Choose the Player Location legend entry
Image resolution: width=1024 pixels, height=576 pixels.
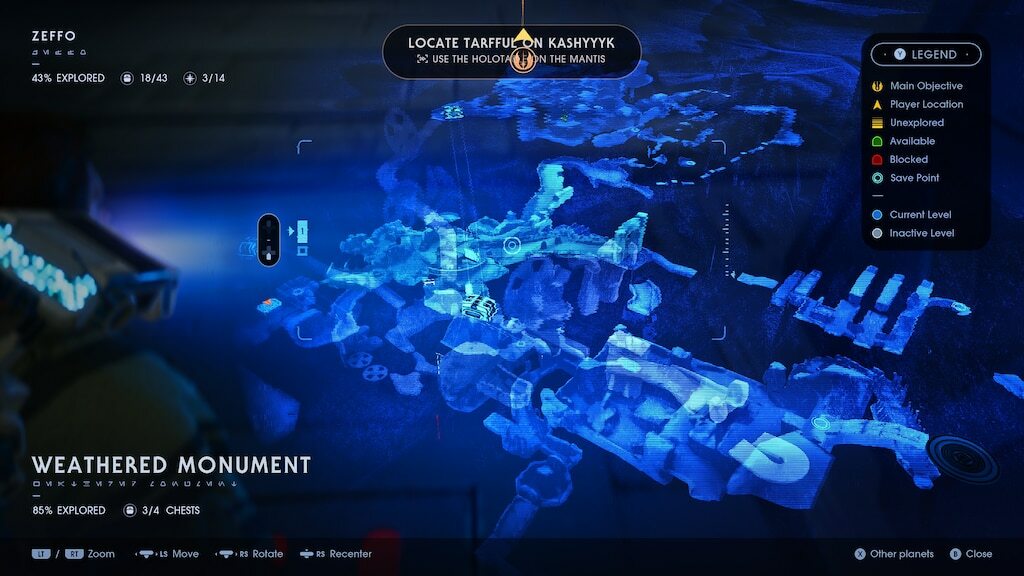point(926,104)
